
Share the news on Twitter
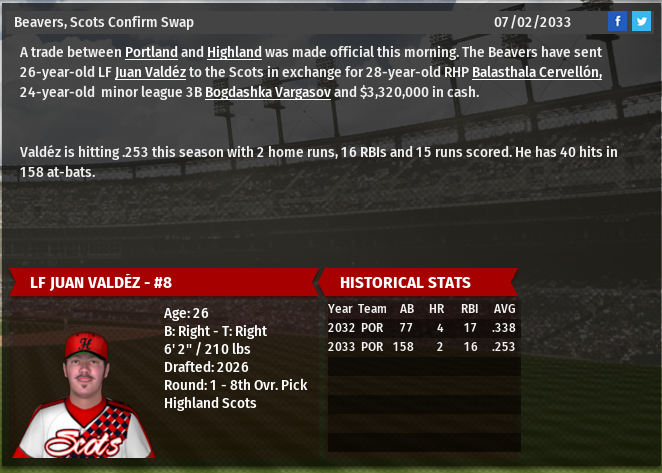641,21
